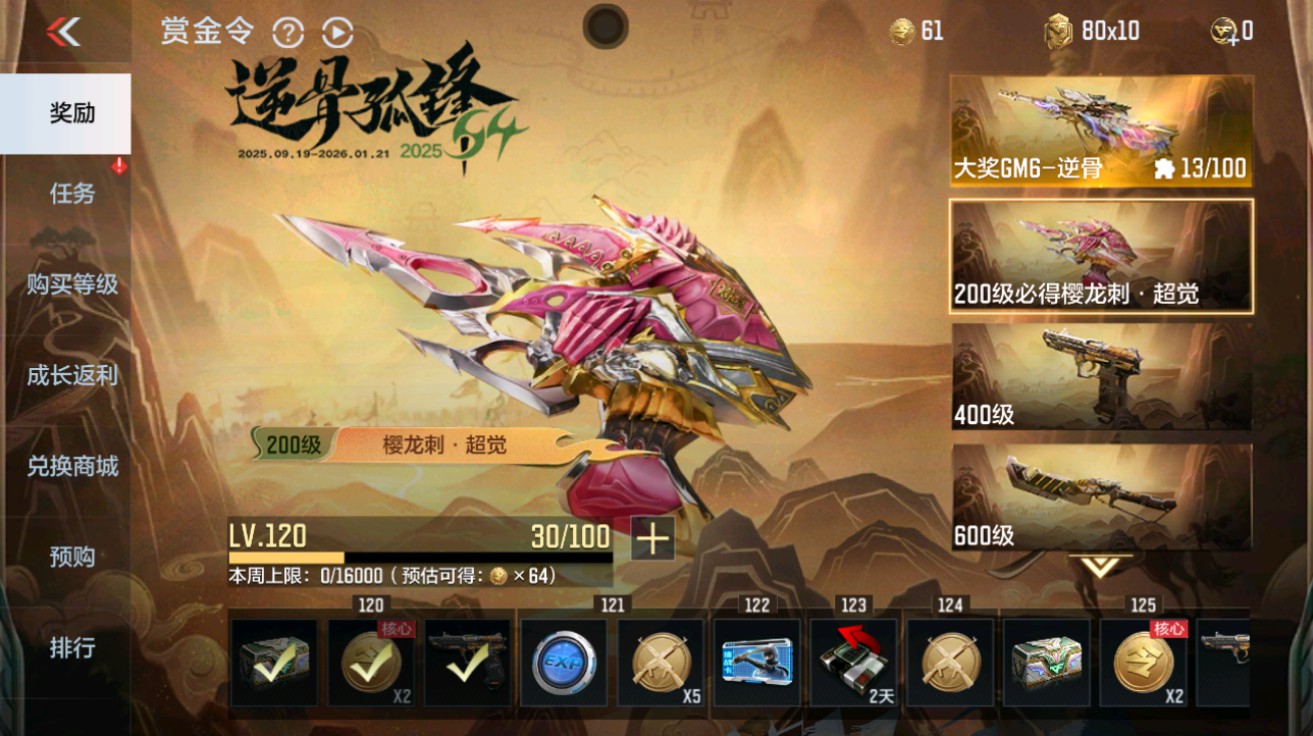Open the 赏金令 help question mark icon
The height and width of the screenshot is (736, 1313).
click(x=289, y=33)
